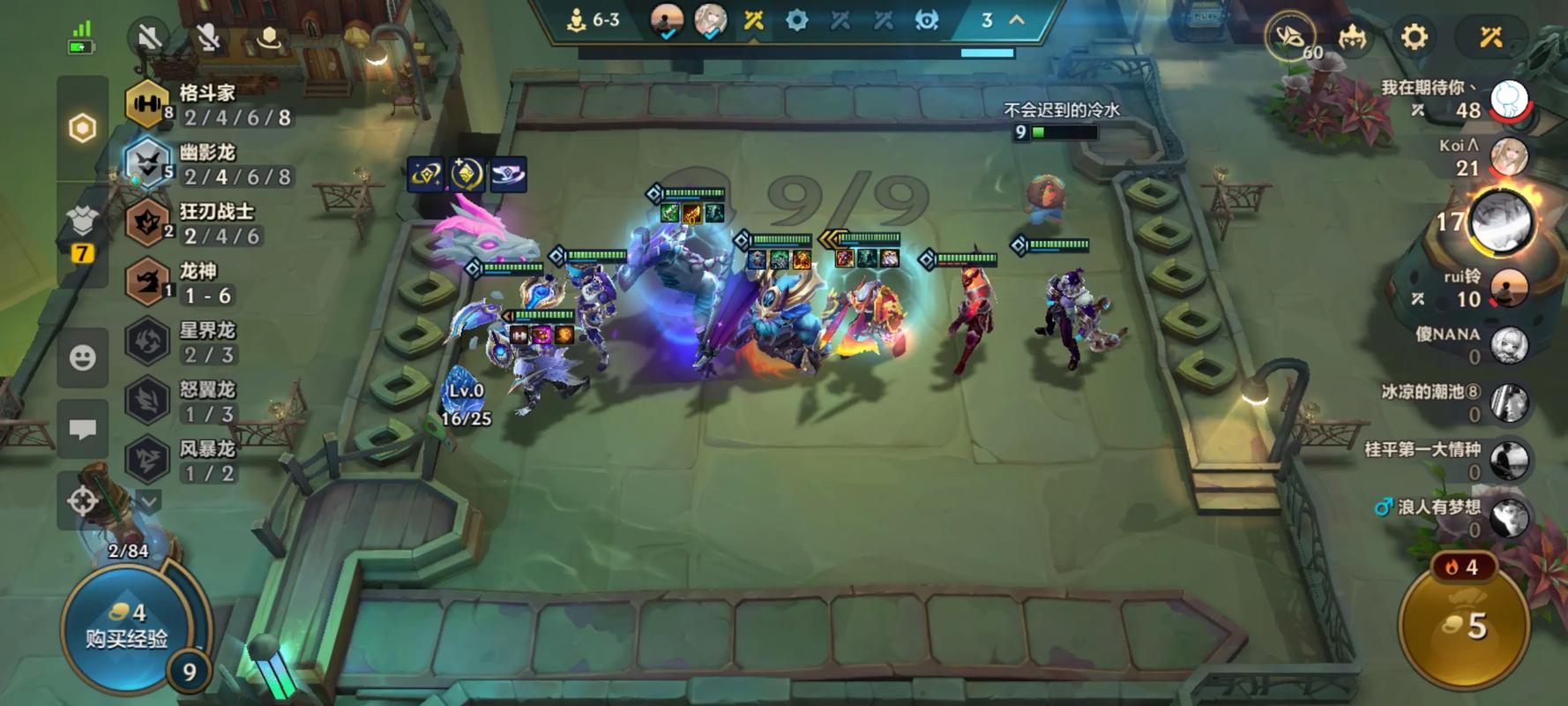
Task: Open the settings gear at top right
Action: (1414, 37)
